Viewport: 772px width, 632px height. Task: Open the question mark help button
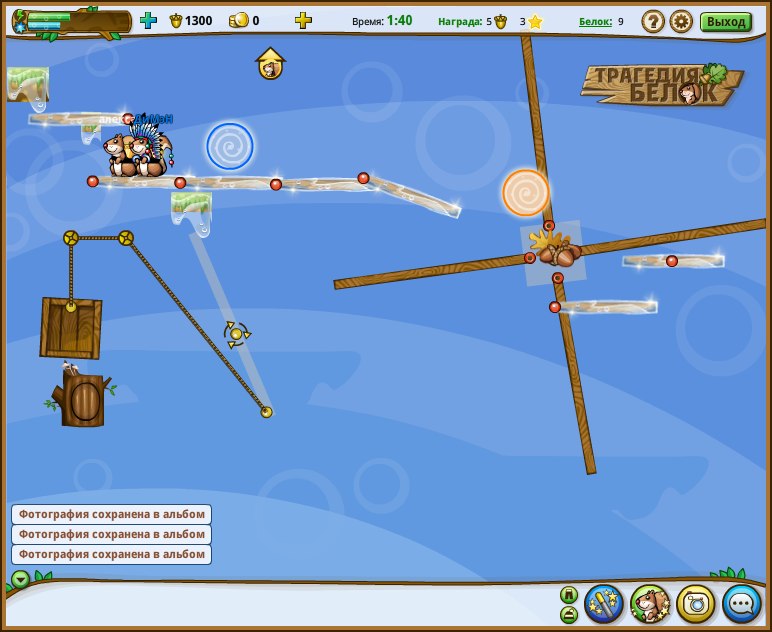pos(652,21)
